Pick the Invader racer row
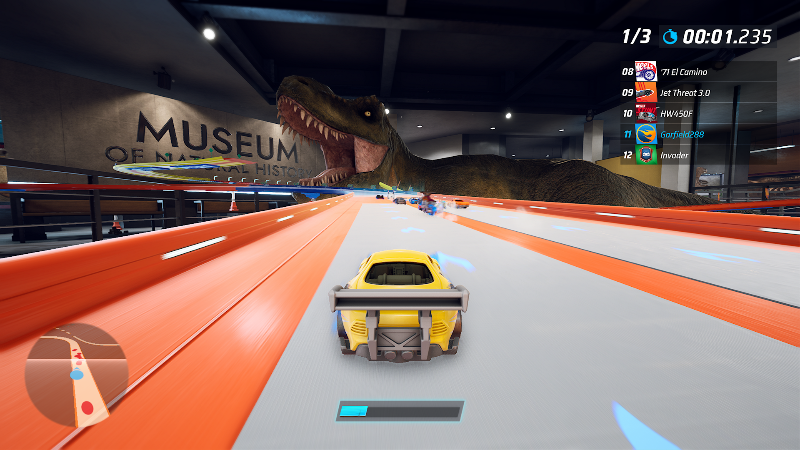This screenshot has height=450, width=800. [698, 154]
